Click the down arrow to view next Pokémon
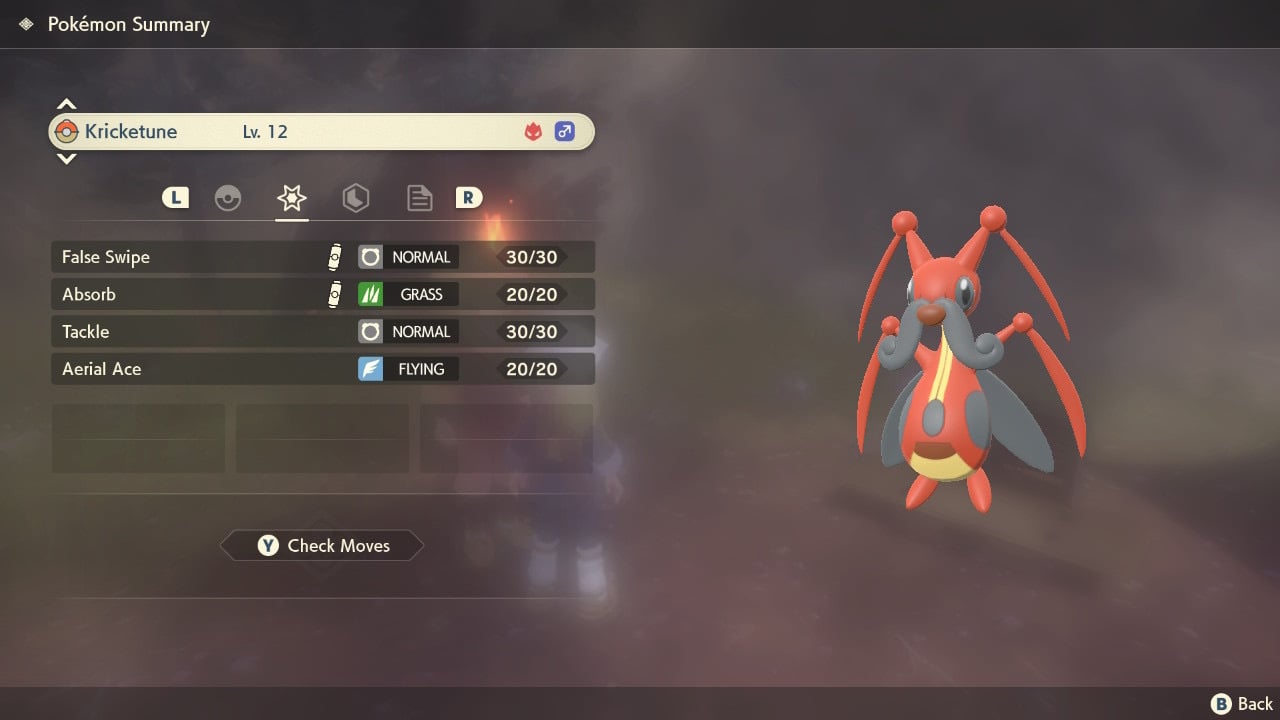Viewport: 1280px width, 720px height. [x=66, y=159]
